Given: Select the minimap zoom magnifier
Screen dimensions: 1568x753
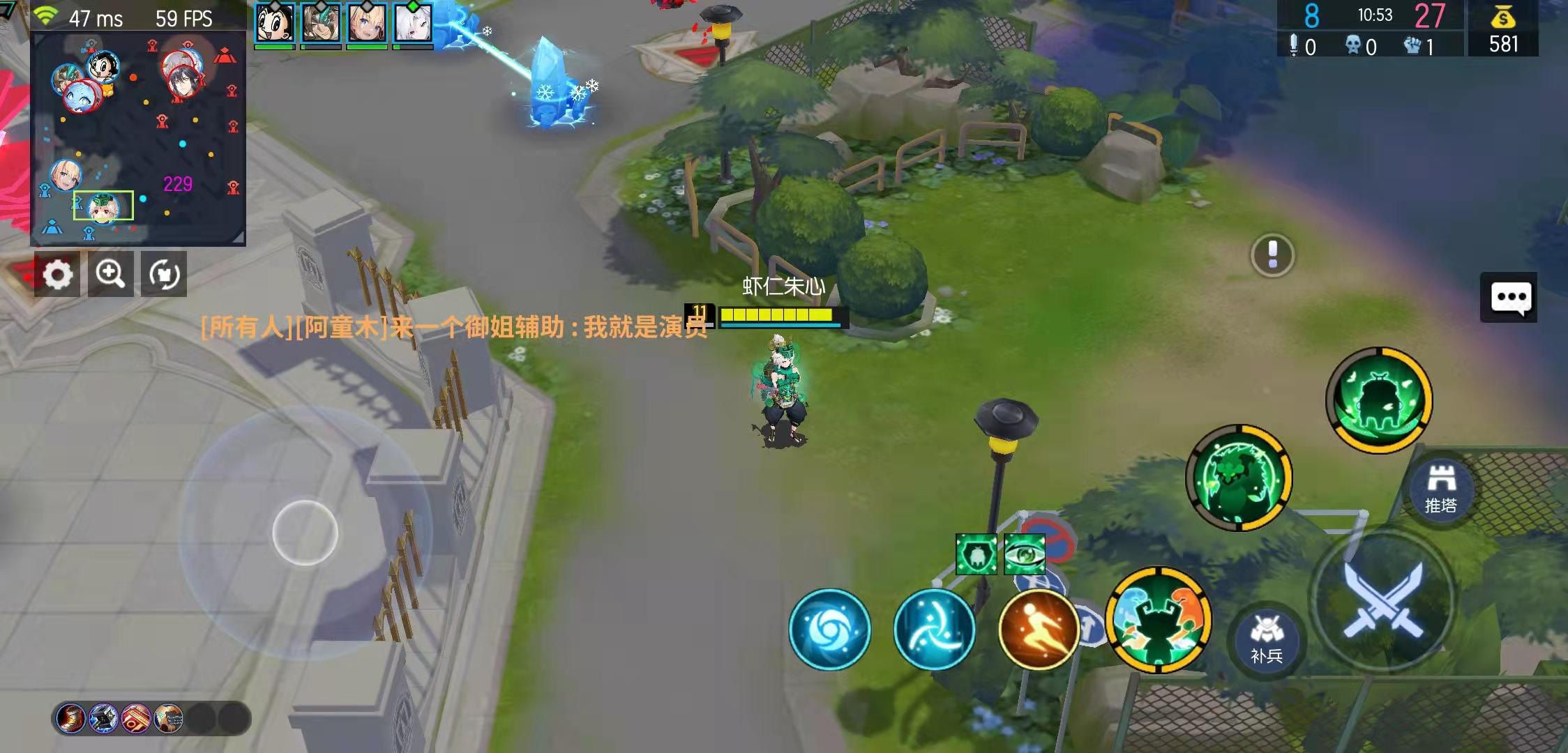Looking at the screenshot, I should pos(112,274).
